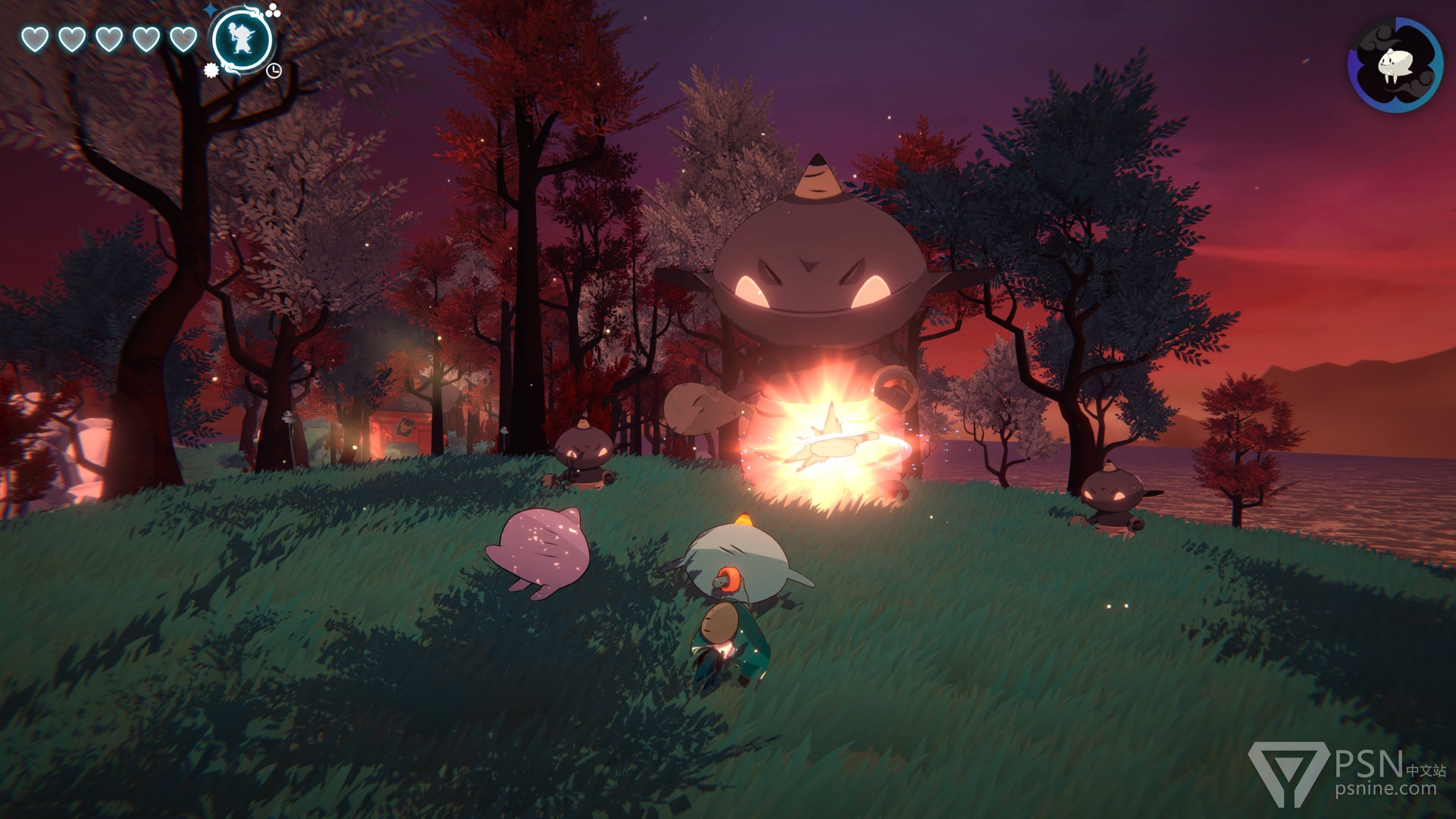Viewport: 1456px width, 819px height.
Task: Click the small clock icon by the medallion
Action: click(x=274, y=71)
